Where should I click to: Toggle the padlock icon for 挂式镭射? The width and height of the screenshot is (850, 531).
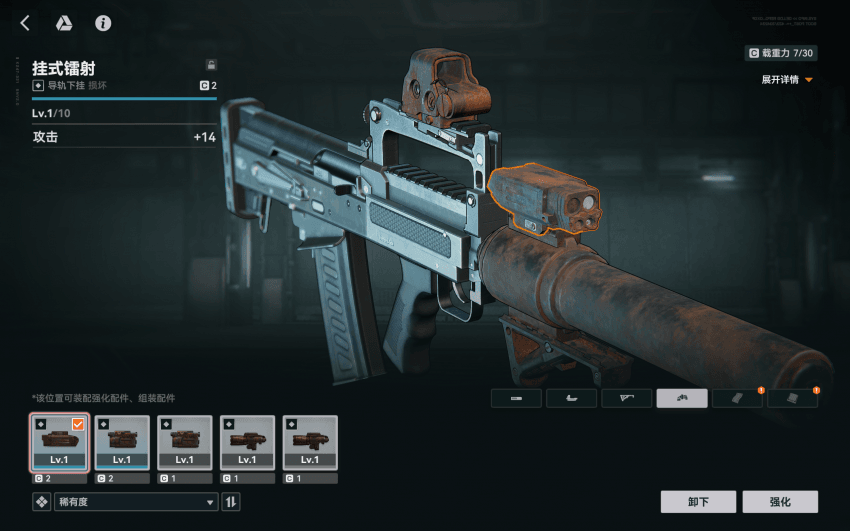coord(210,64)
